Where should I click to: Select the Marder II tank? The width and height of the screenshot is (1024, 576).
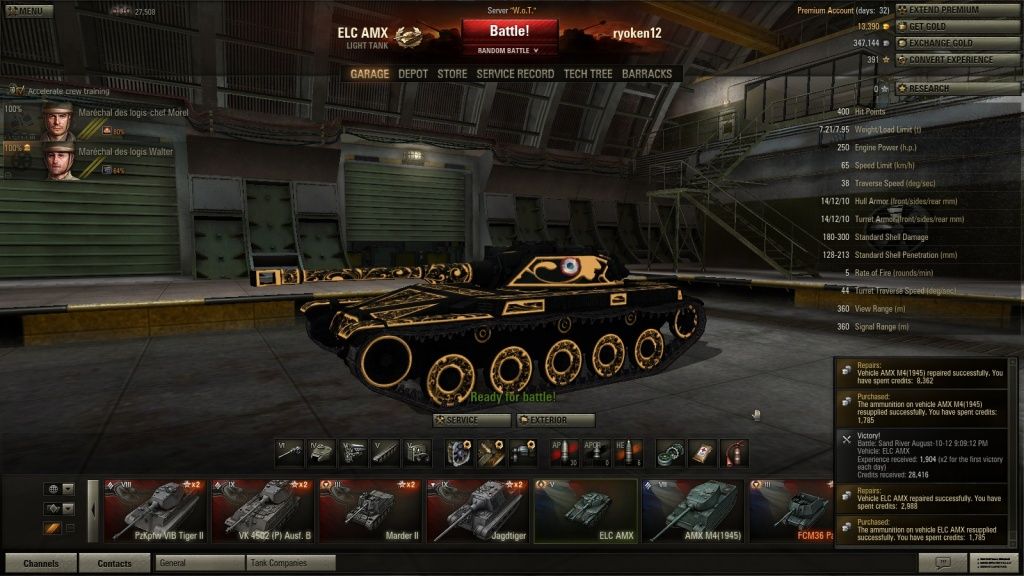[x=368, y=511]
